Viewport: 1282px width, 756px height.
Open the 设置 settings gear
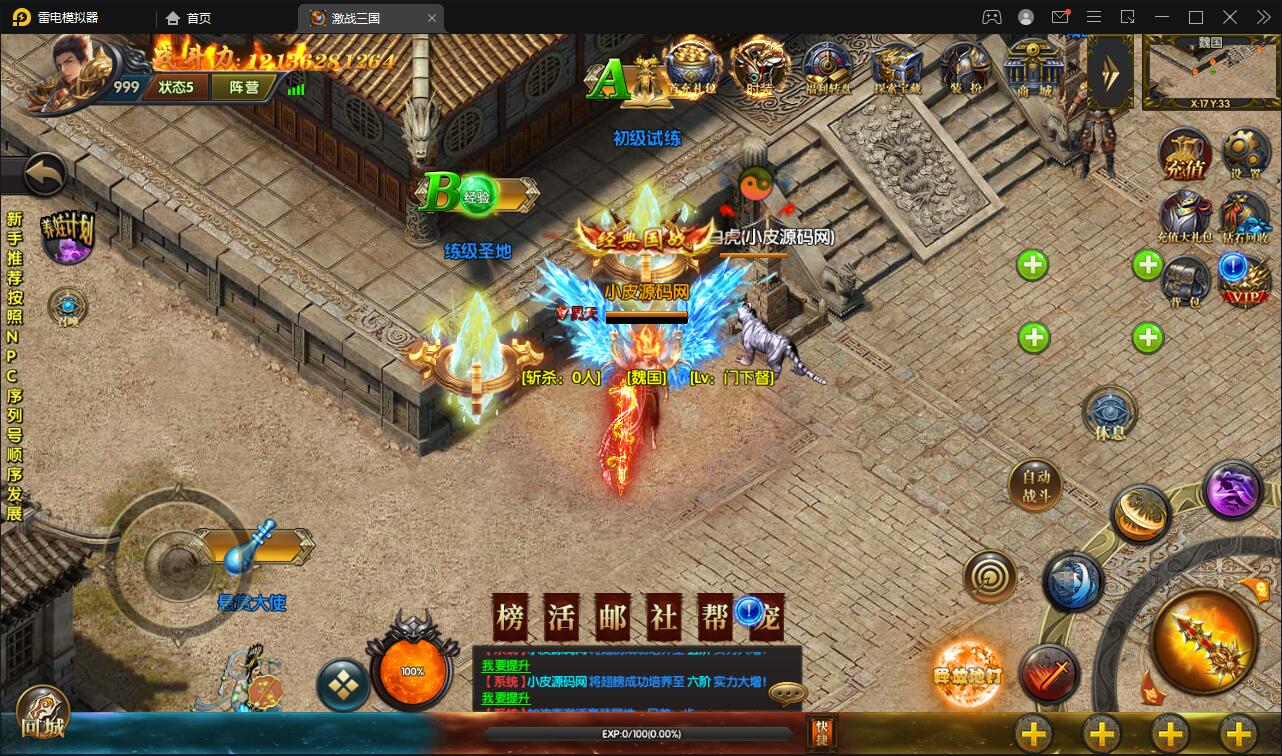(1245, 154)
